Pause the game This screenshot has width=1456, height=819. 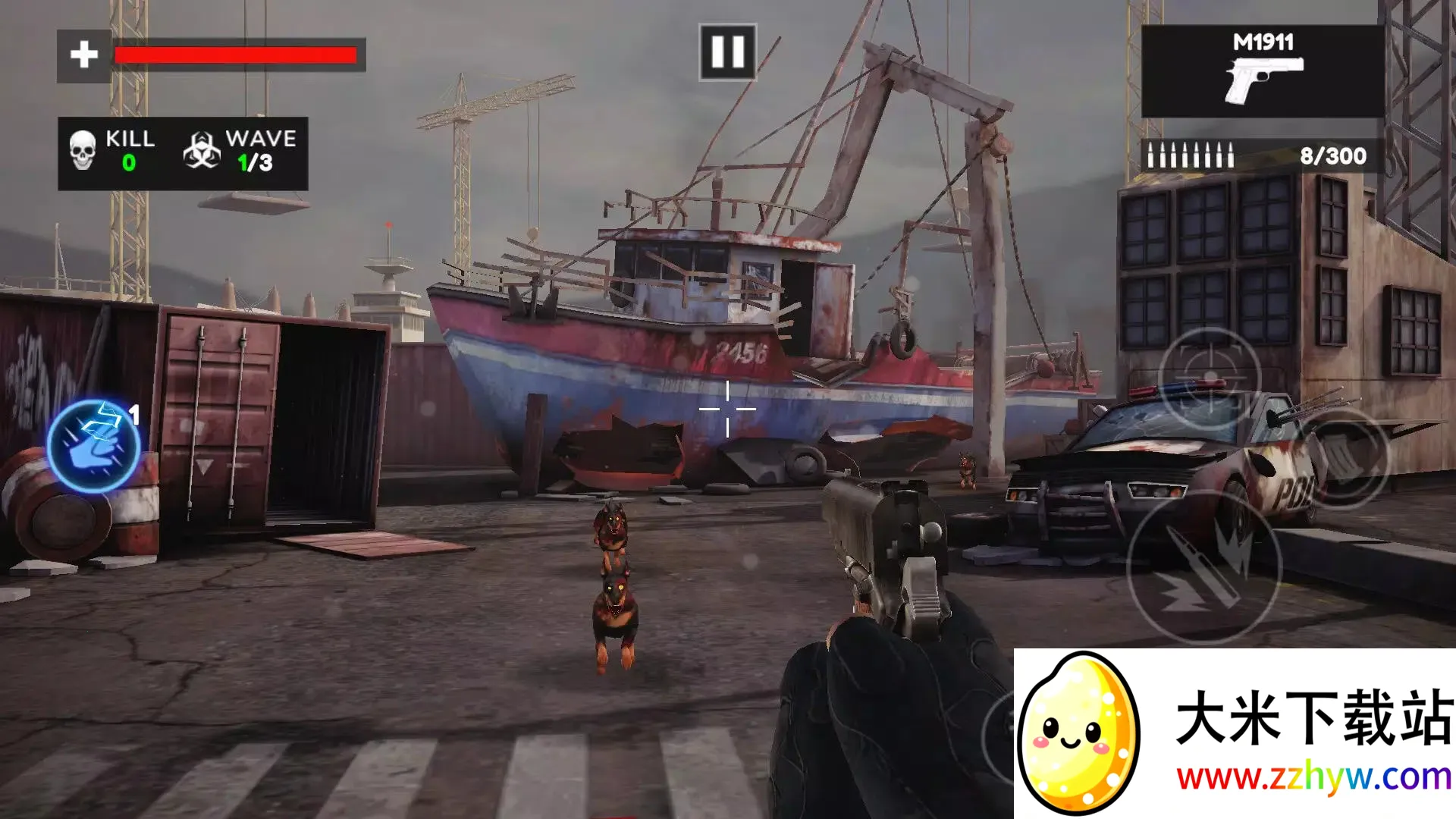pyautogui.click(x=727, y=52)
